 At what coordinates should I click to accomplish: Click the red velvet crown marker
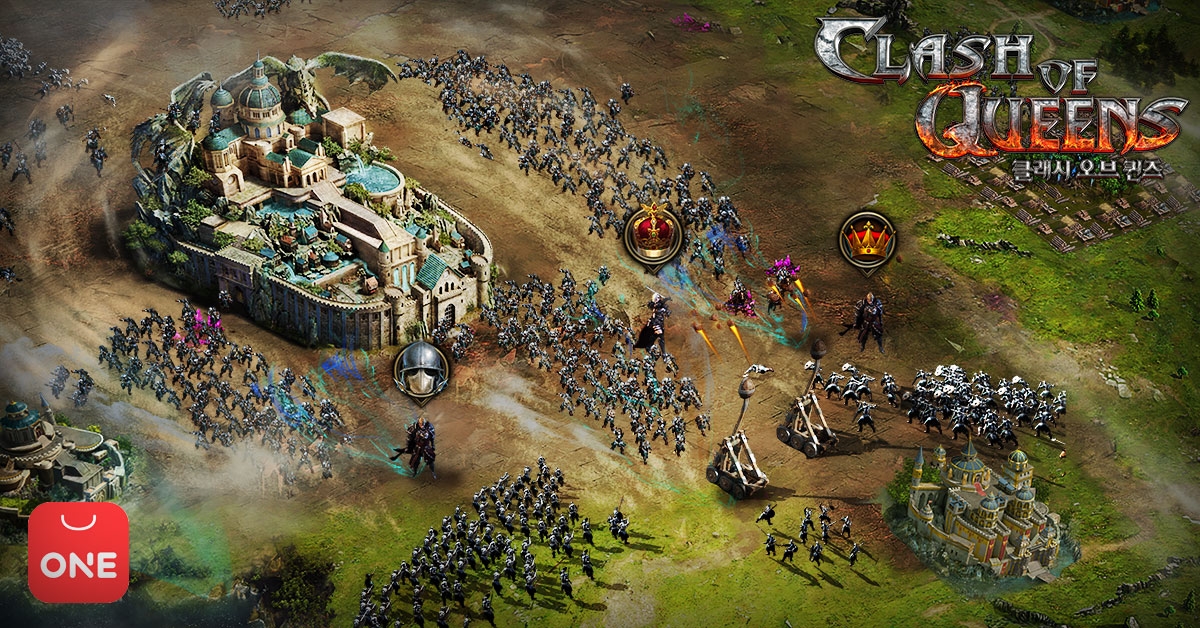(x=652, y=234)
